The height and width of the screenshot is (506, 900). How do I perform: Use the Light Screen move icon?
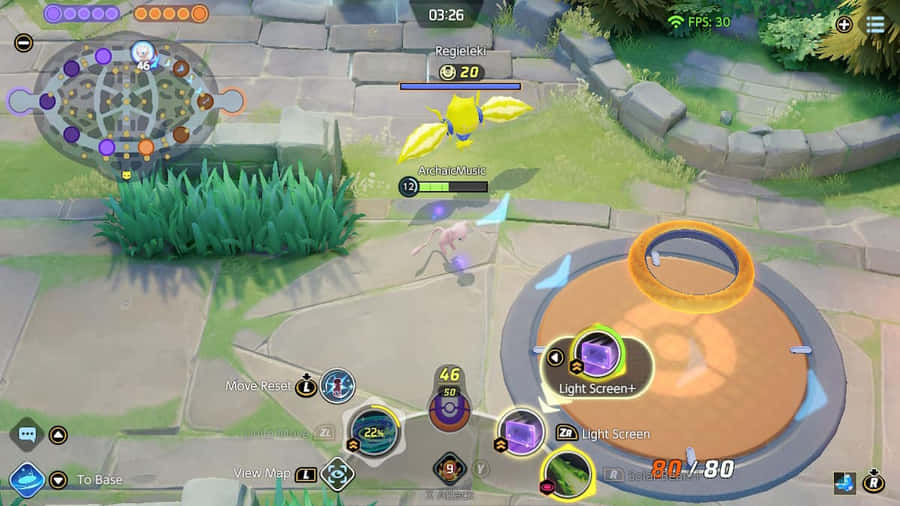click(520, 432)
